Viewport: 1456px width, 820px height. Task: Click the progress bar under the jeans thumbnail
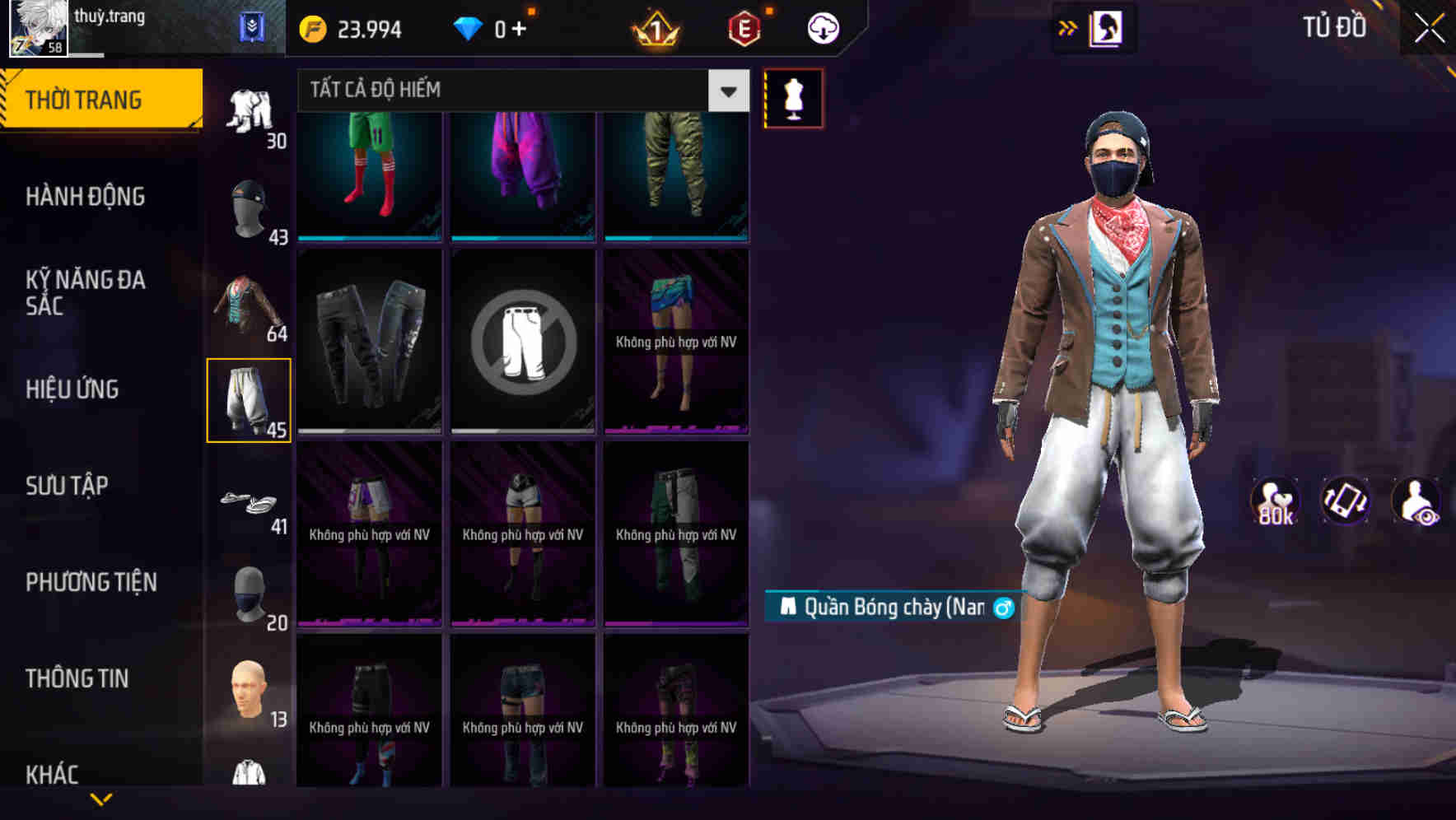368,430
